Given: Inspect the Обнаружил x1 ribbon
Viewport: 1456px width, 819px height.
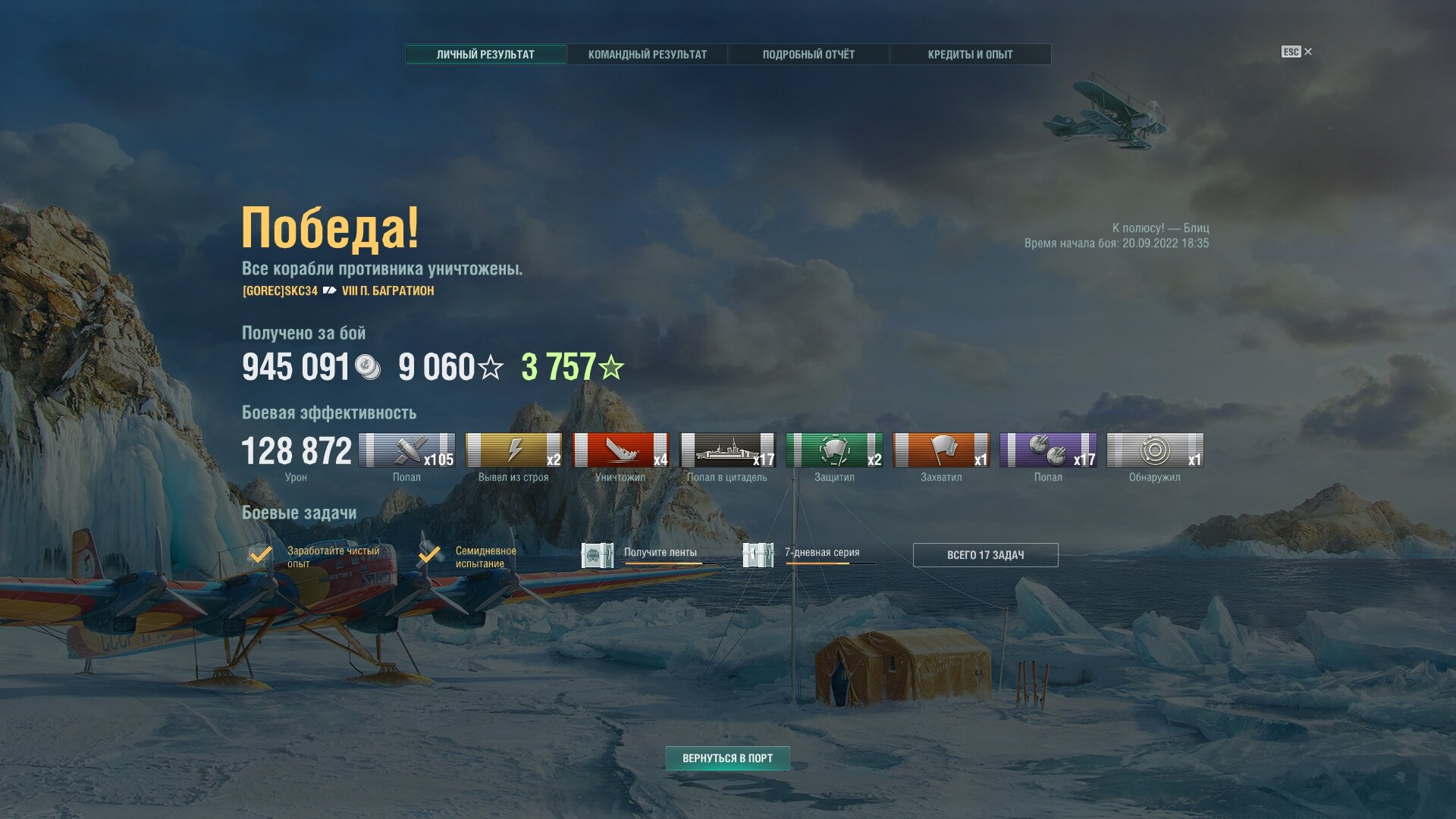Looking at the screenshot, I should coord(1155,450).
